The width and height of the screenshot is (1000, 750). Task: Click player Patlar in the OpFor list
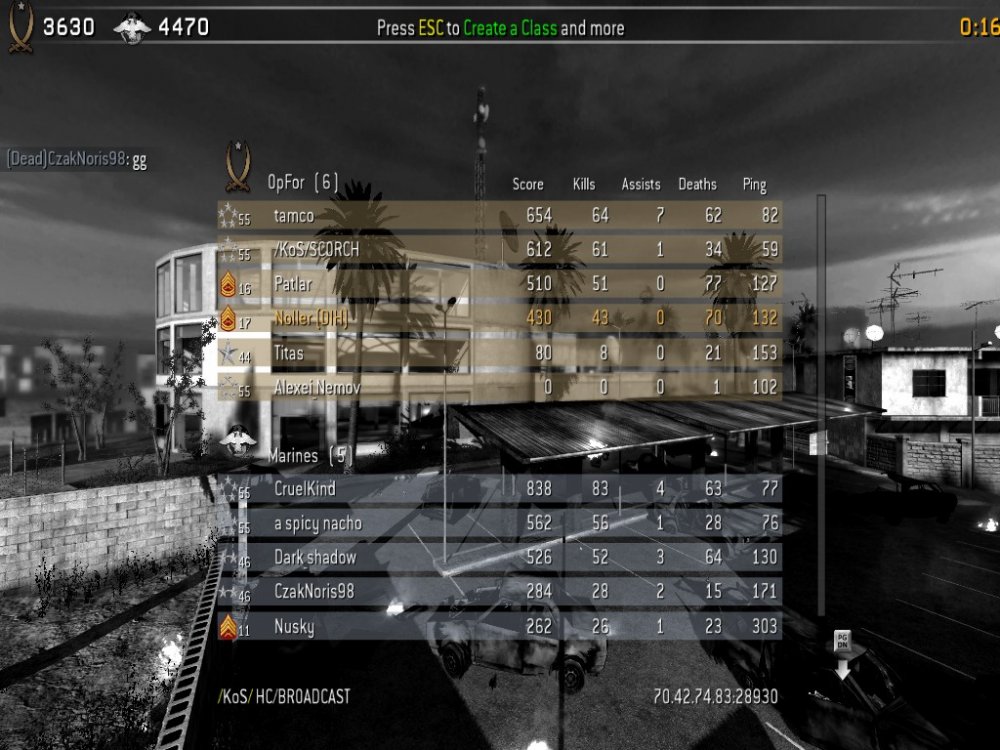[500, 283]
